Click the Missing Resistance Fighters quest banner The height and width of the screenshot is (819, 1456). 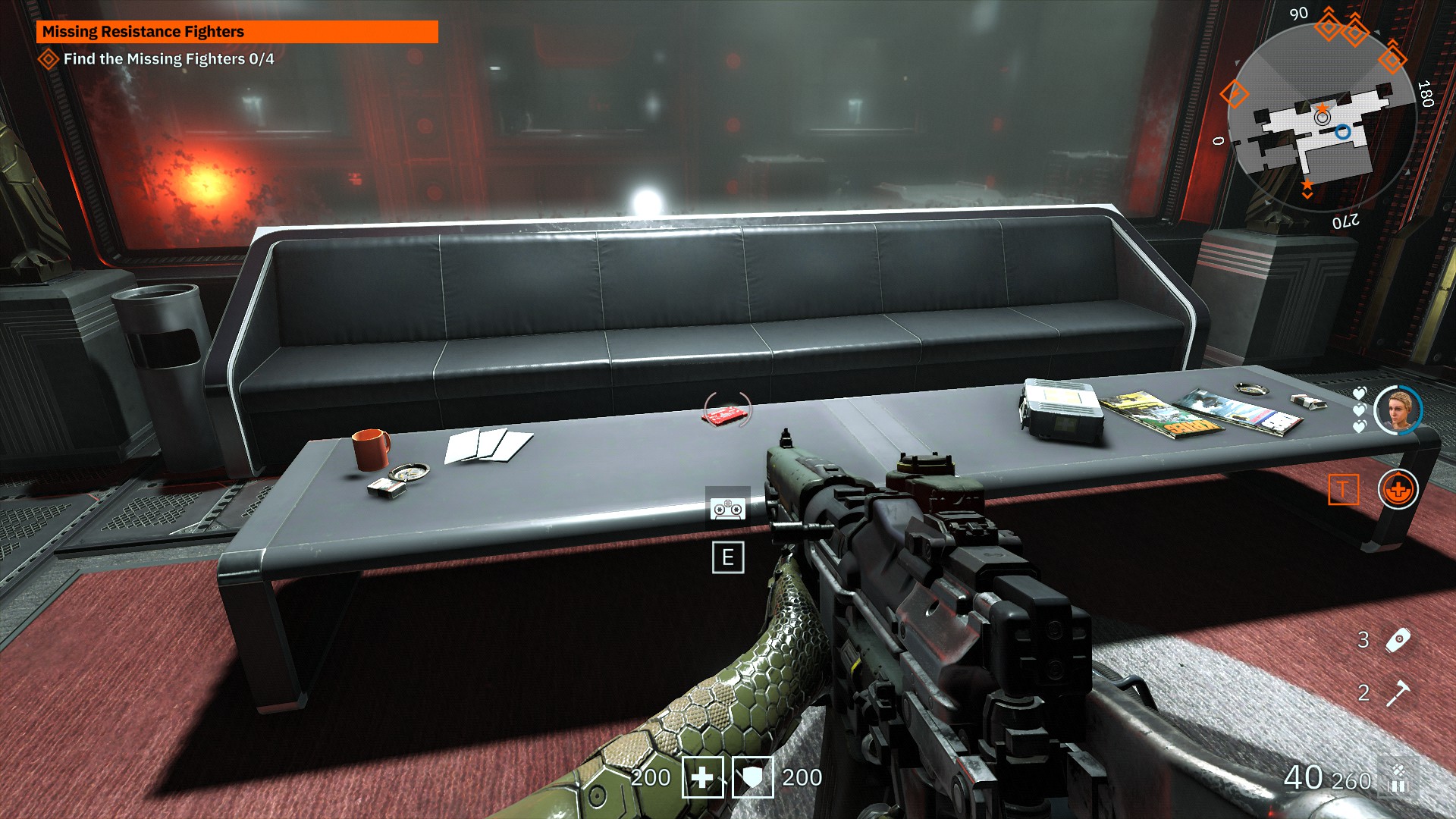pos(239,32)
